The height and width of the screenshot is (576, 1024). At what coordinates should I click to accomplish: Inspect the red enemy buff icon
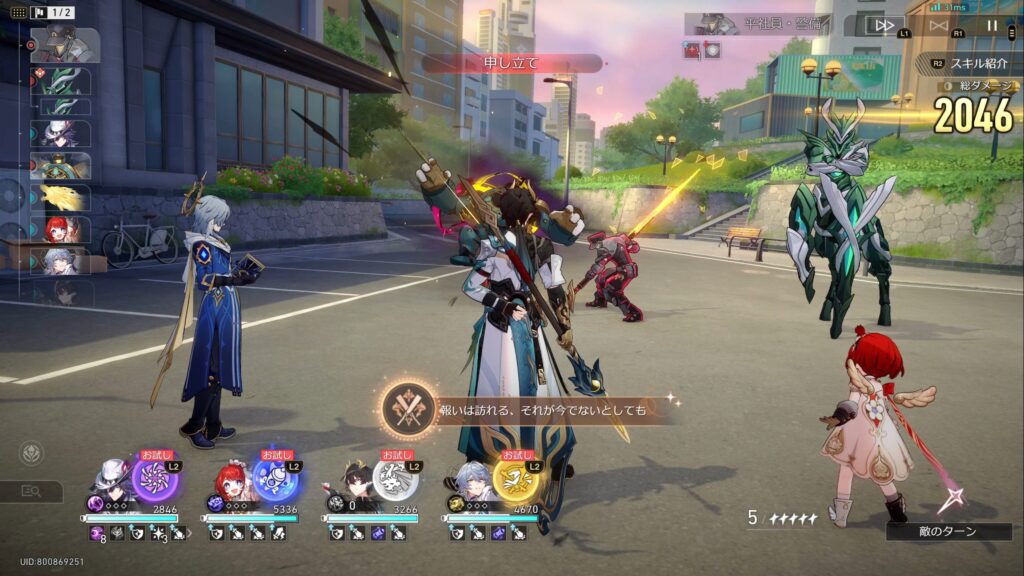click(692, 50)
